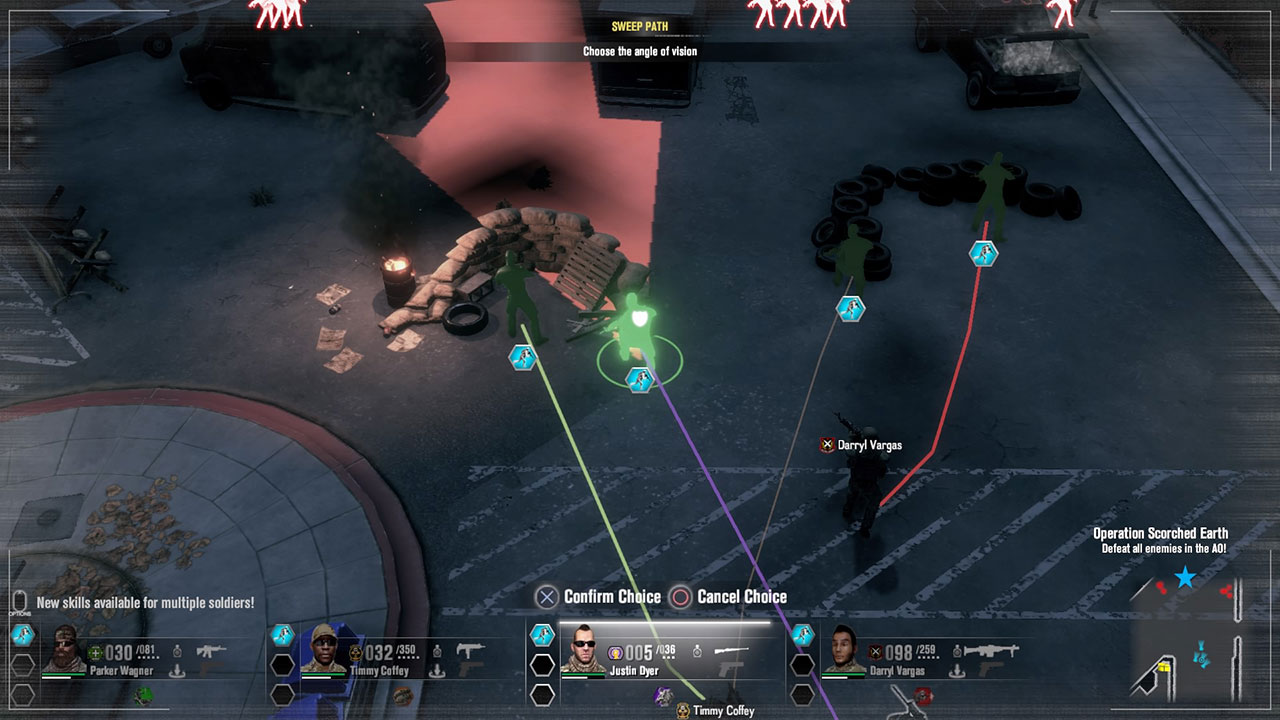
Task: Click the armor icon next to Justin Dyer's ammo
Action: pos(697,651)
